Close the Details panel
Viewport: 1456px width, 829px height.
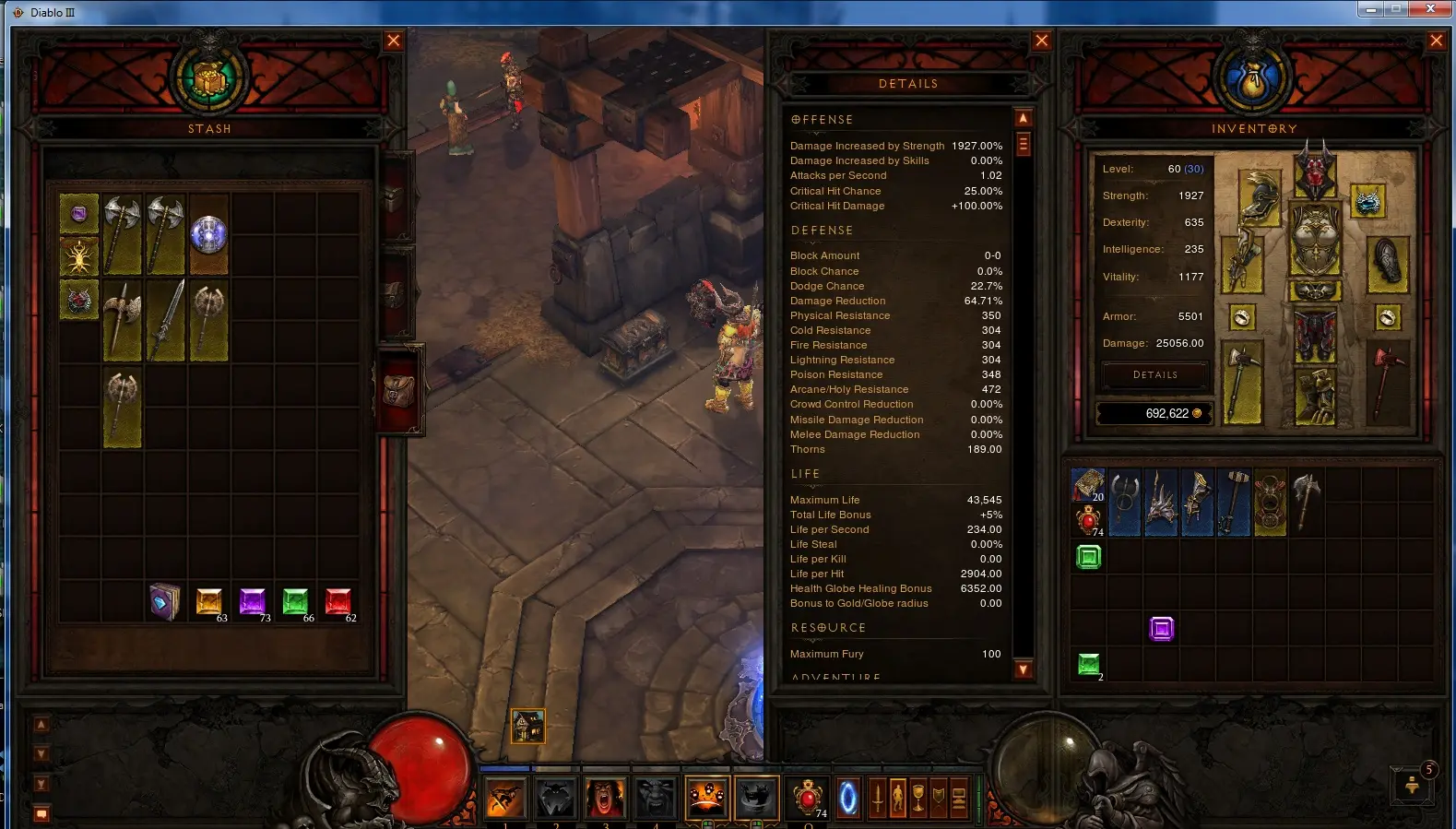coord(1041,41)
